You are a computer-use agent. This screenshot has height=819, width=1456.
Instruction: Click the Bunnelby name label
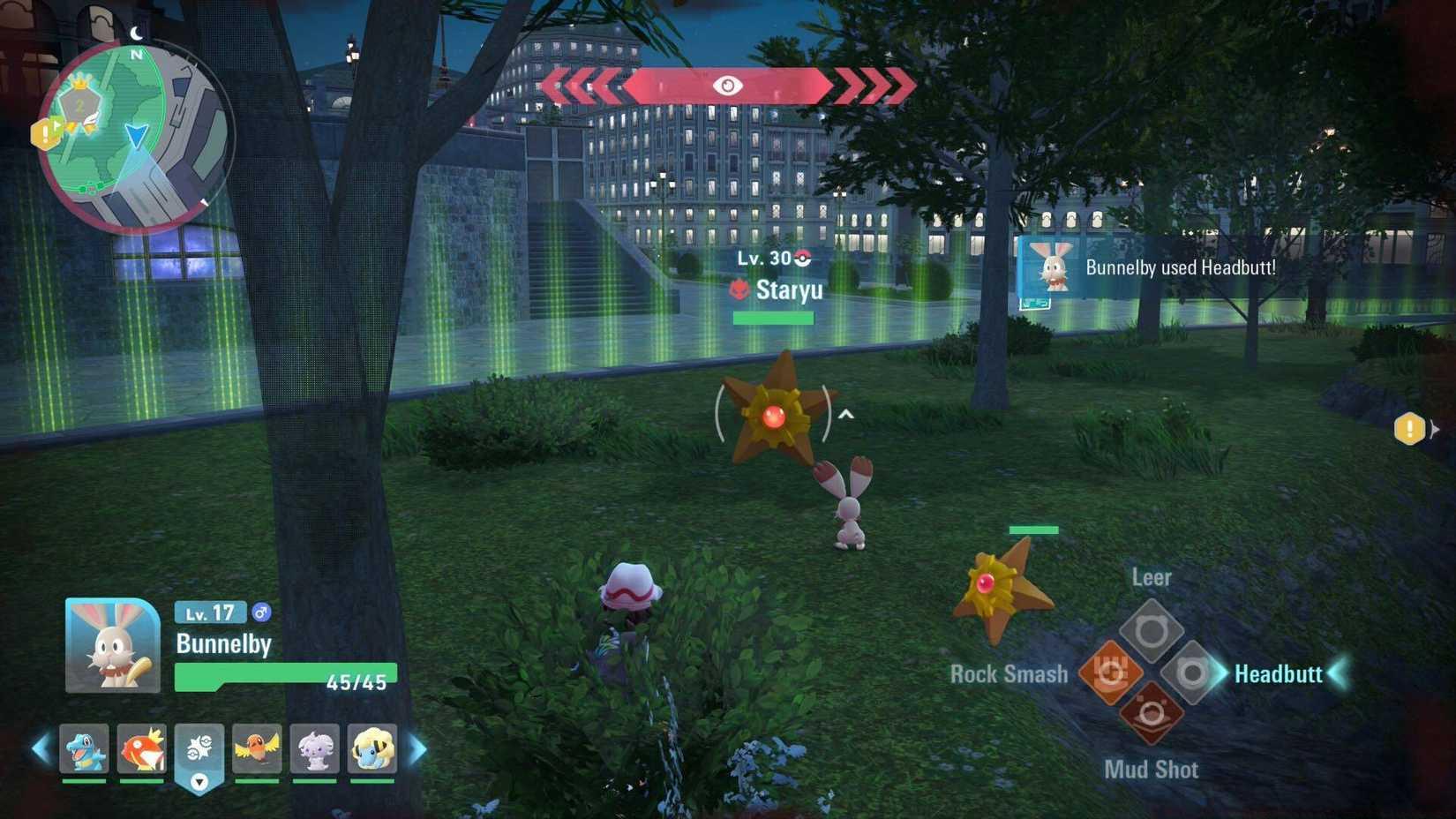coord(222,645)
